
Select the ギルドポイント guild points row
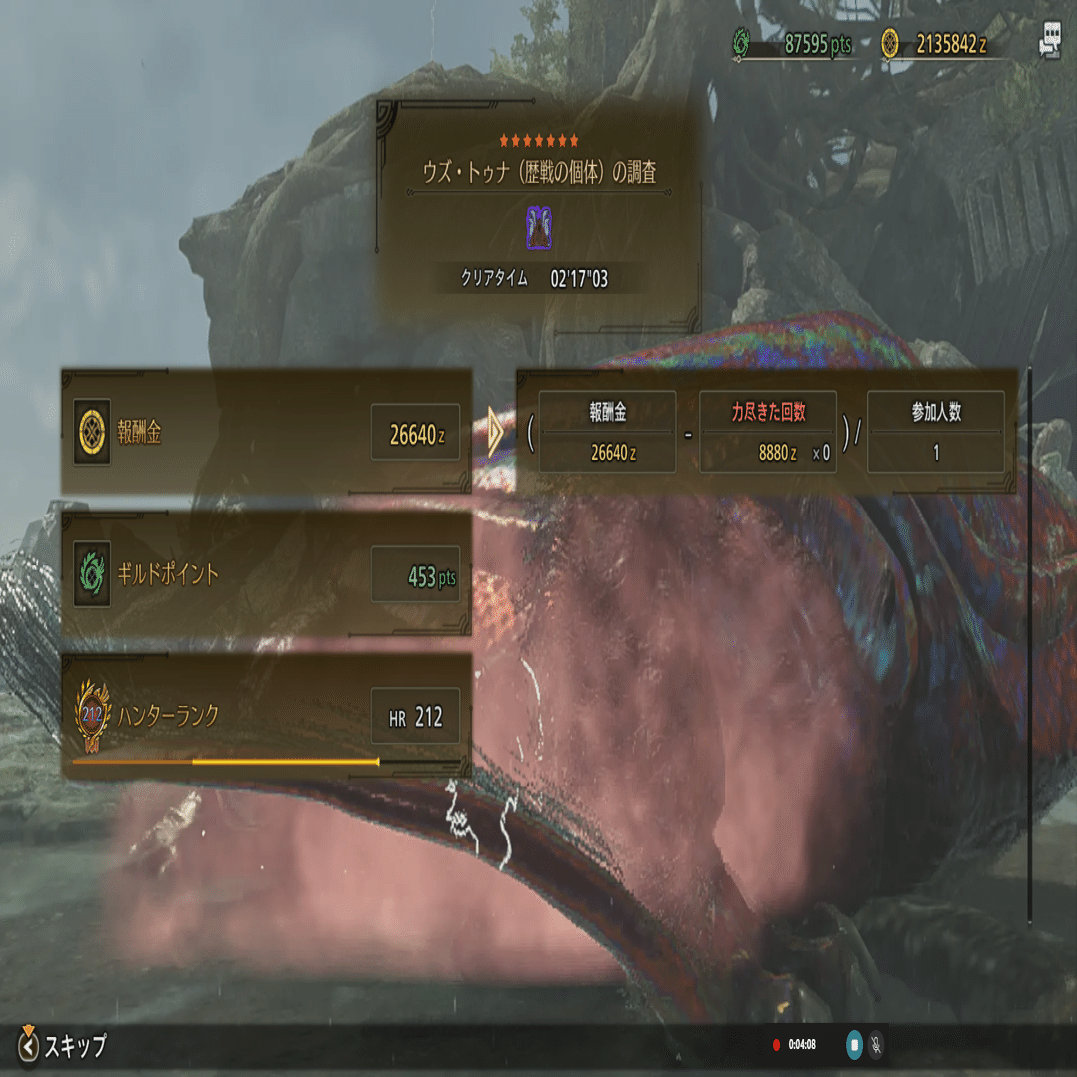[266, 574]
